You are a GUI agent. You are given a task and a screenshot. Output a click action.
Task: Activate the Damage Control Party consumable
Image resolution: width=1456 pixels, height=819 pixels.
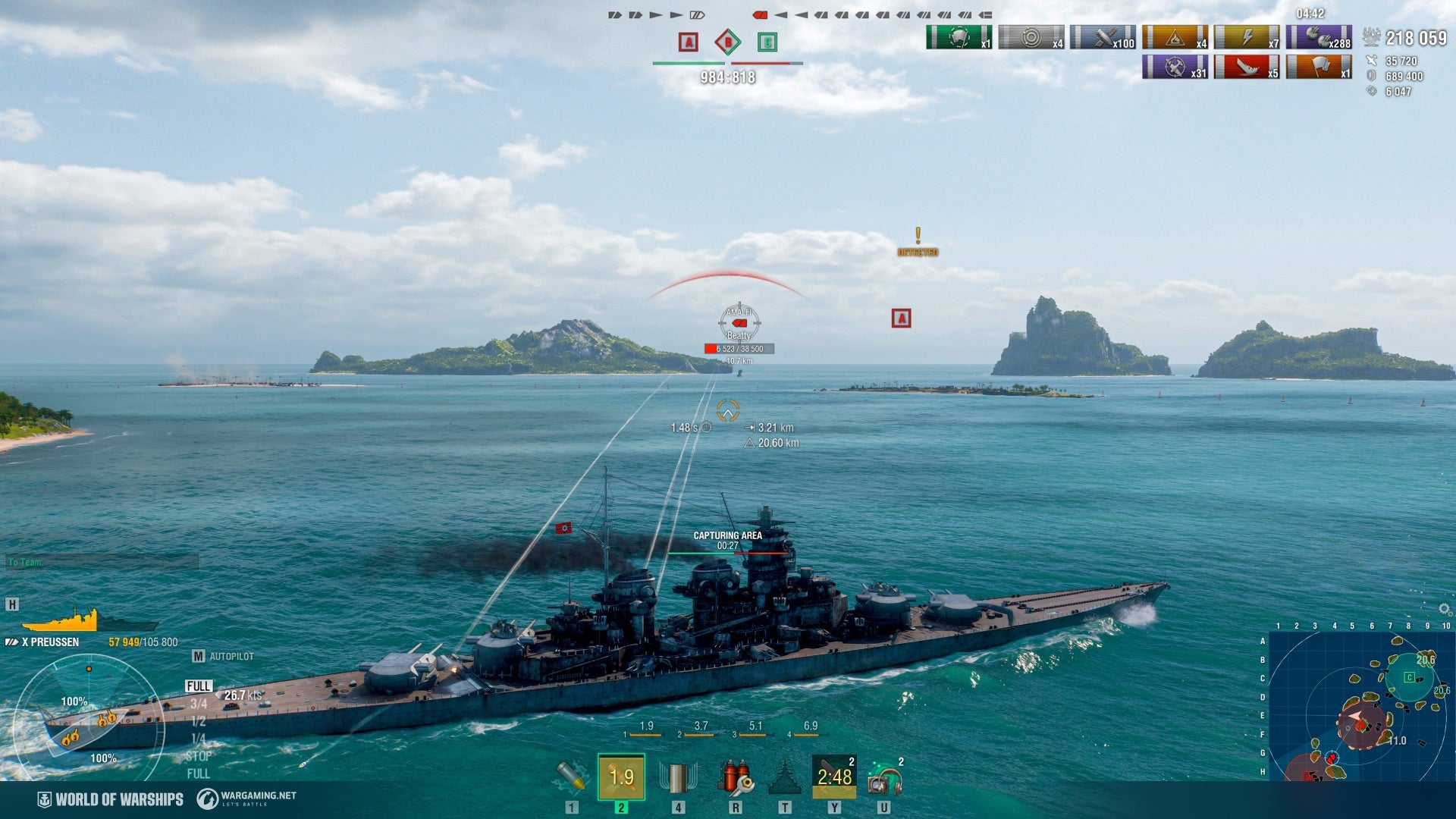[735, 777]
